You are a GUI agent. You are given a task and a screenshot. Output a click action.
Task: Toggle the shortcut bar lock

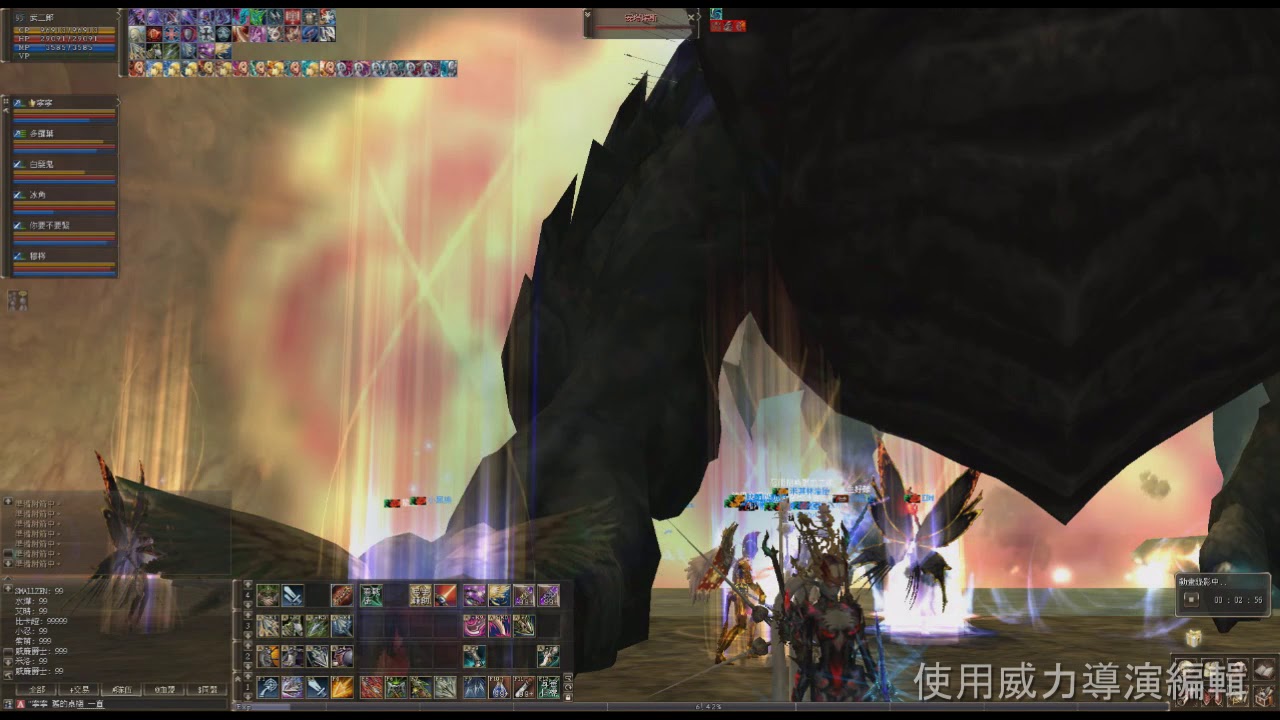pyautogui.click(x=568, y=697)
